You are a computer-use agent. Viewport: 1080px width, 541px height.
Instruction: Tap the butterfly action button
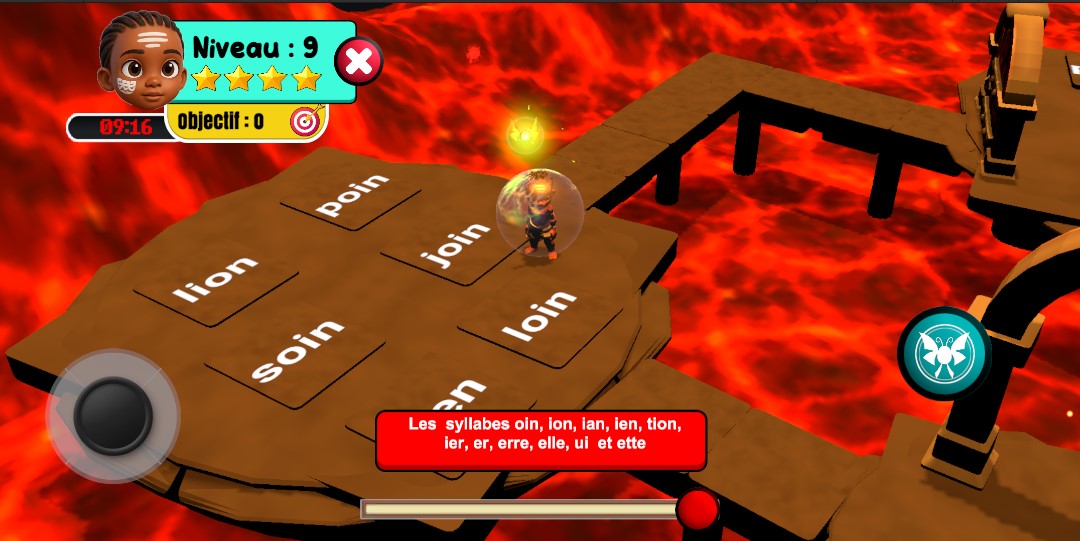943,352
